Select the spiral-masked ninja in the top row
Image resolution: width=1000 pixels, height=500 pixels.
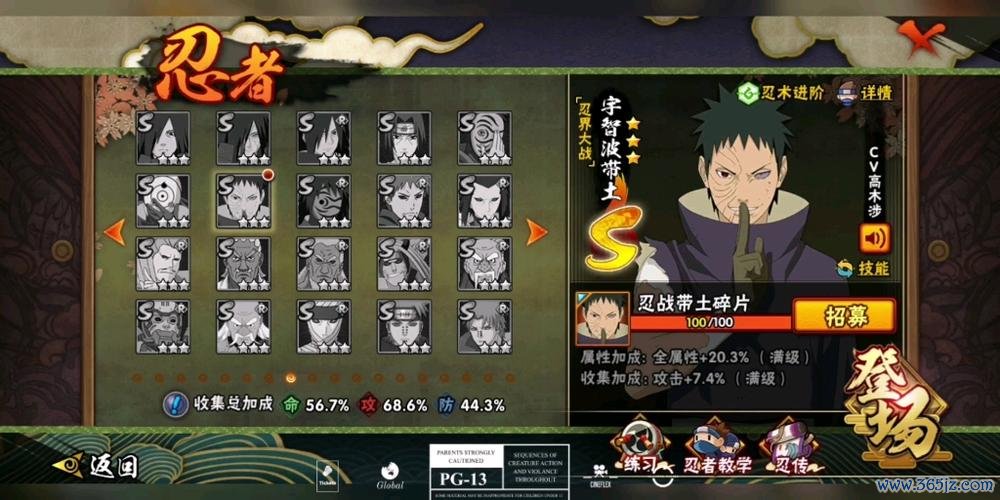click(484, 138)
